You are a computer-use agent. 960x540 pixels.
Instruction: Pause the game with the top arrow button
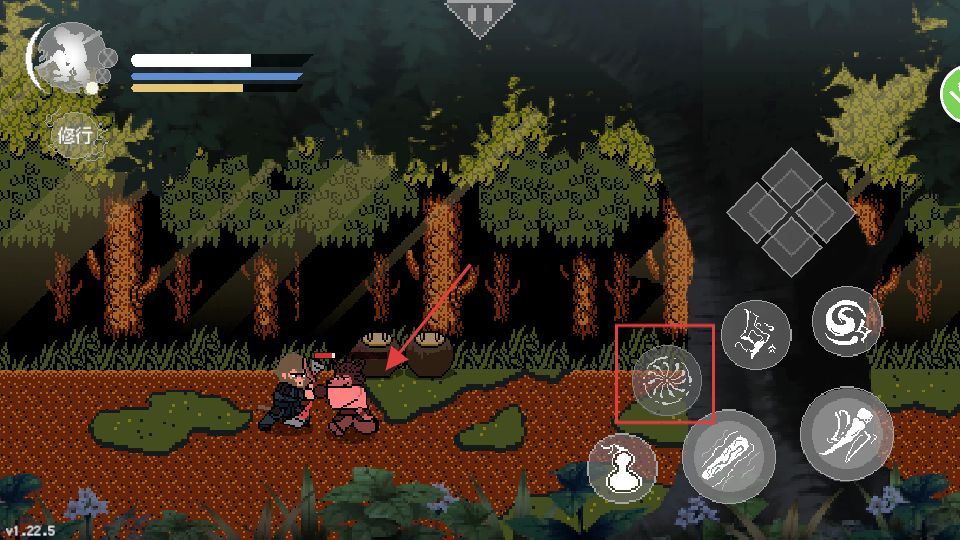coord(480,17)
